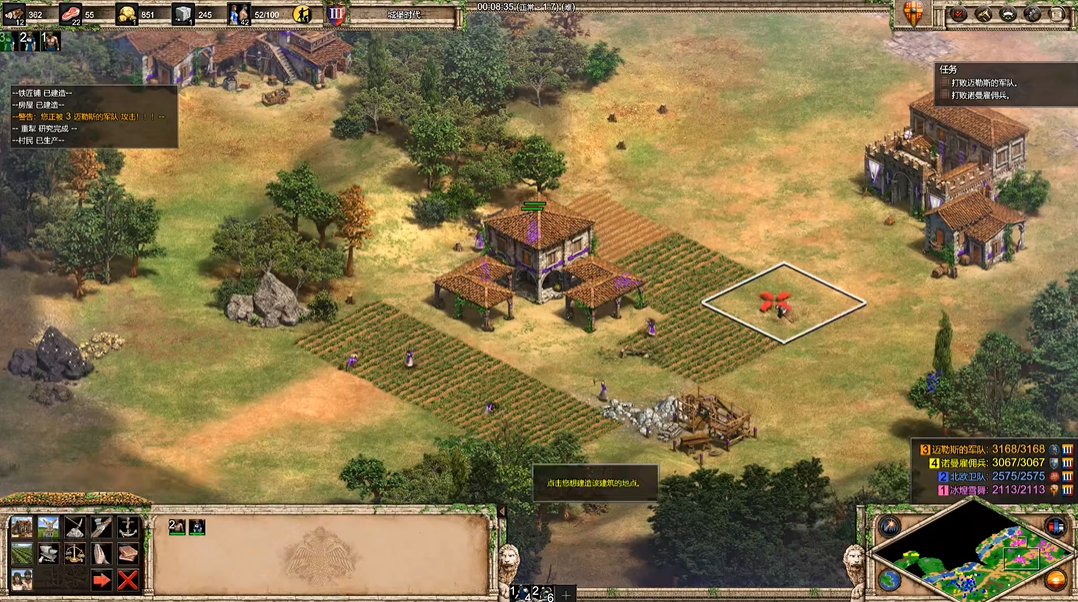Choose the dock anchor icon
The width and height of the screenshot is (1078, 602).
point(127,527)
